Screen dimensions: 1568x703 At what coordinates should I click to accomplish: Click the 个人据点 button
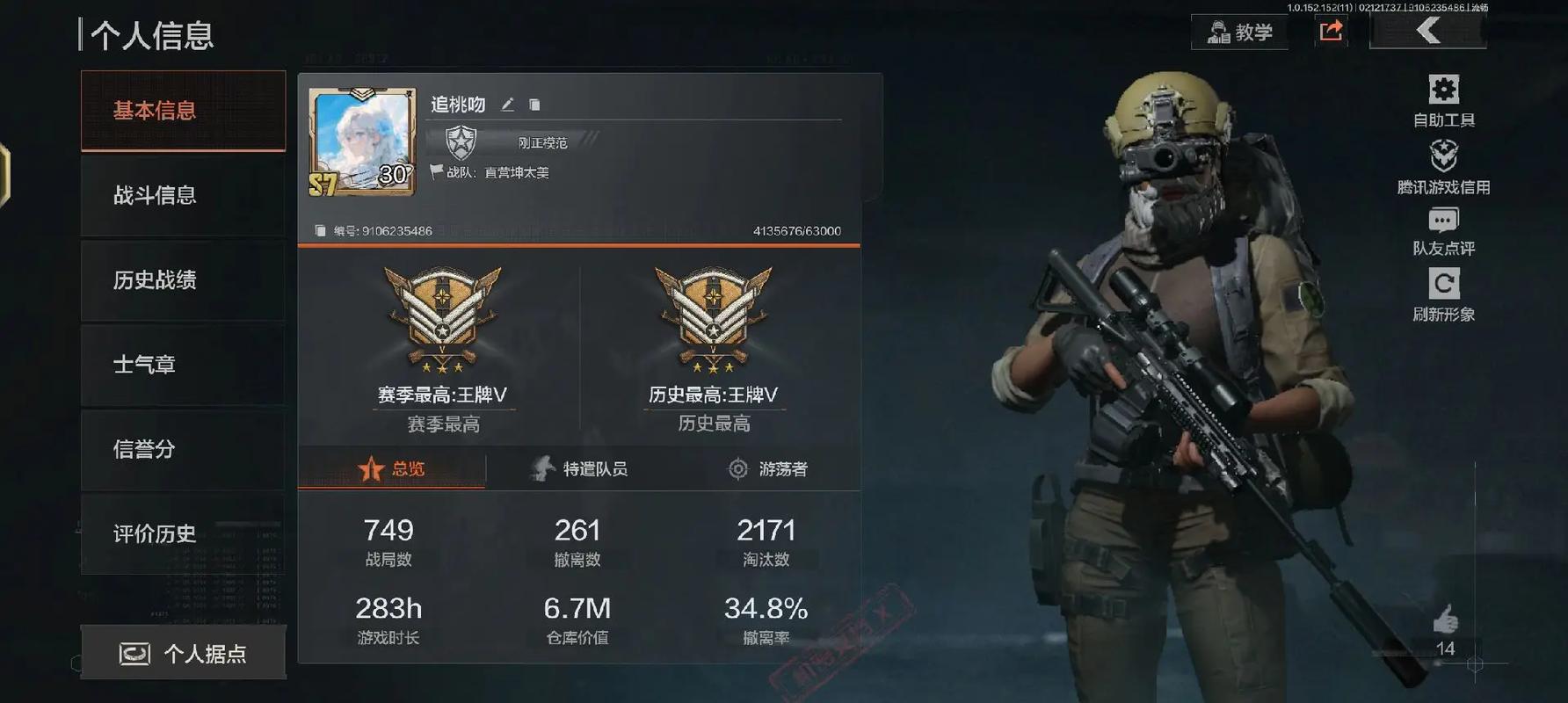183,653
